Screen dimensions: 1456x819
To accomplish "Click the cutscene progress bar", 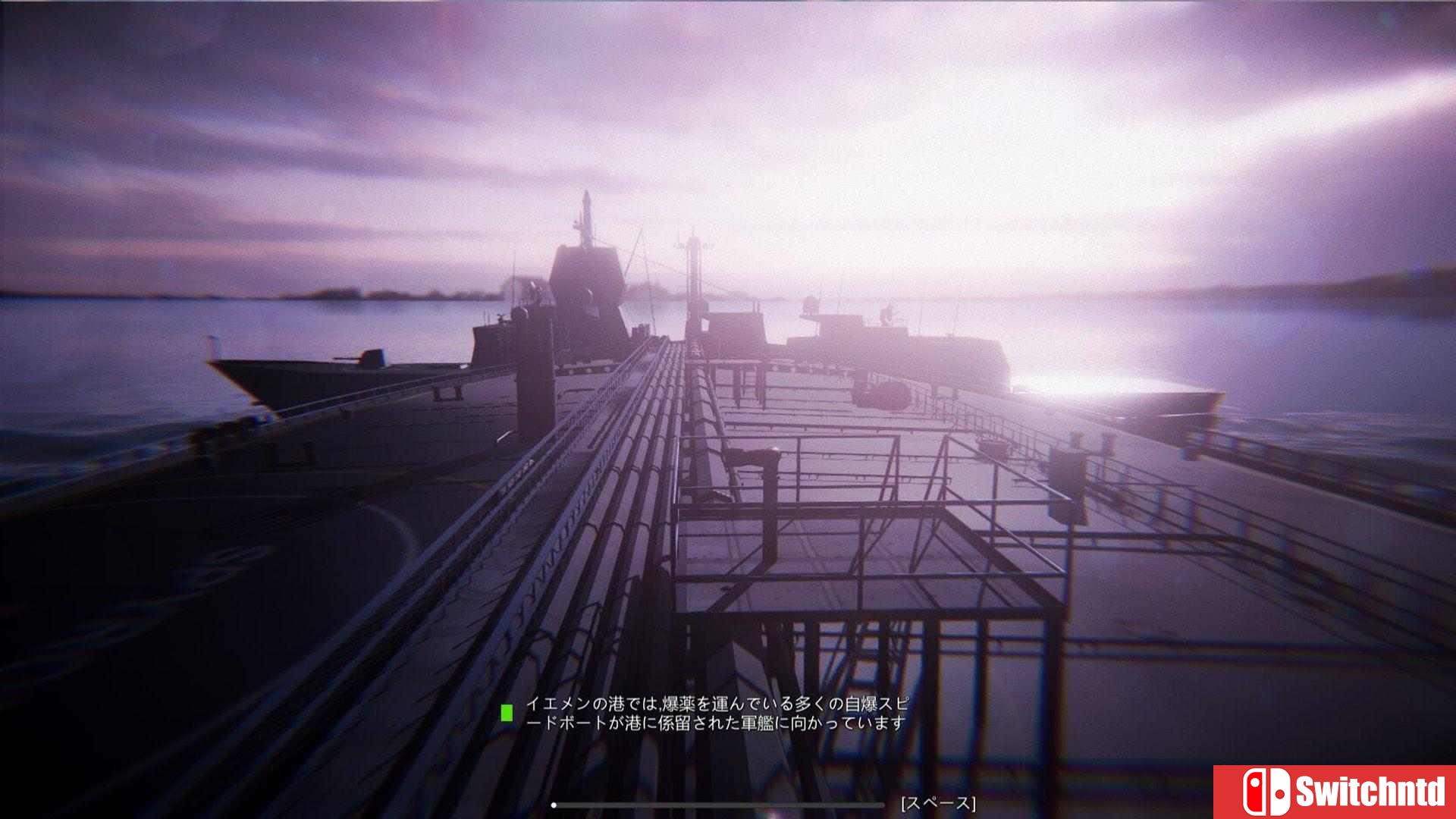I will point(720,804).
